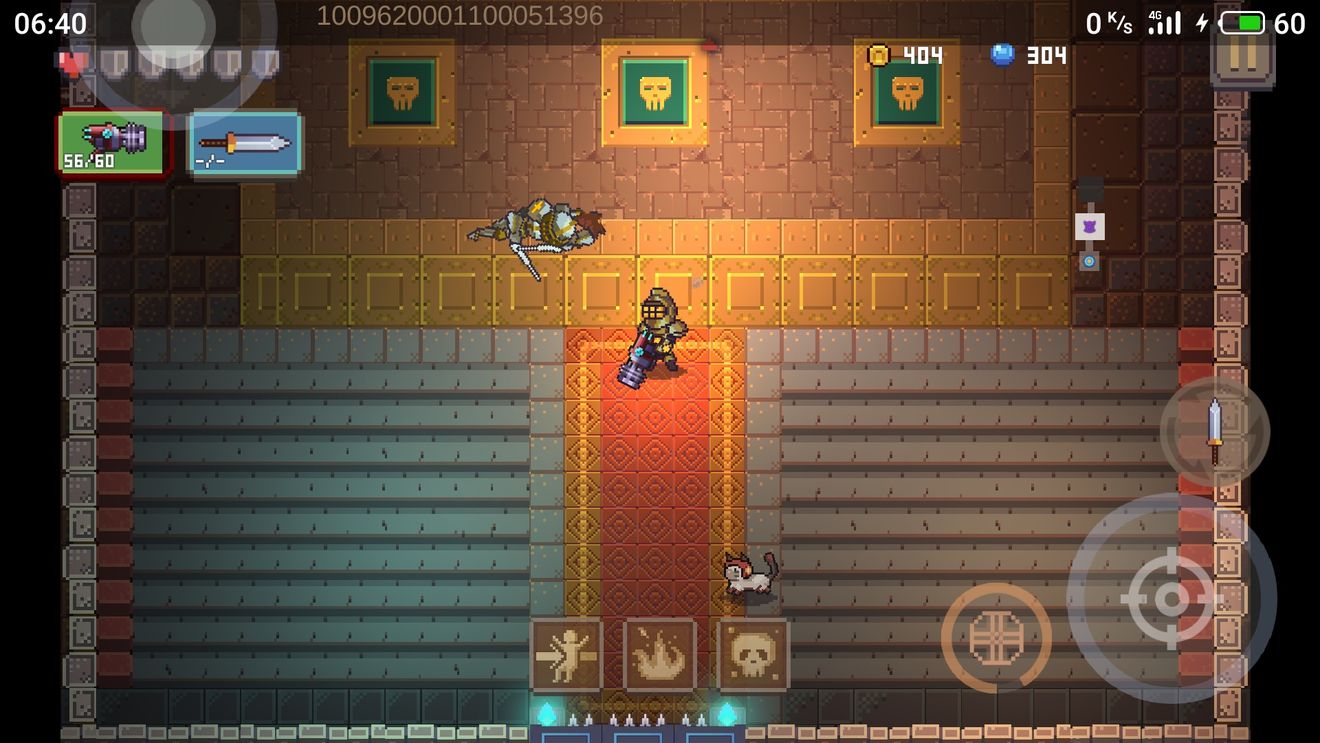Pause the game with the pause button

1242,55
